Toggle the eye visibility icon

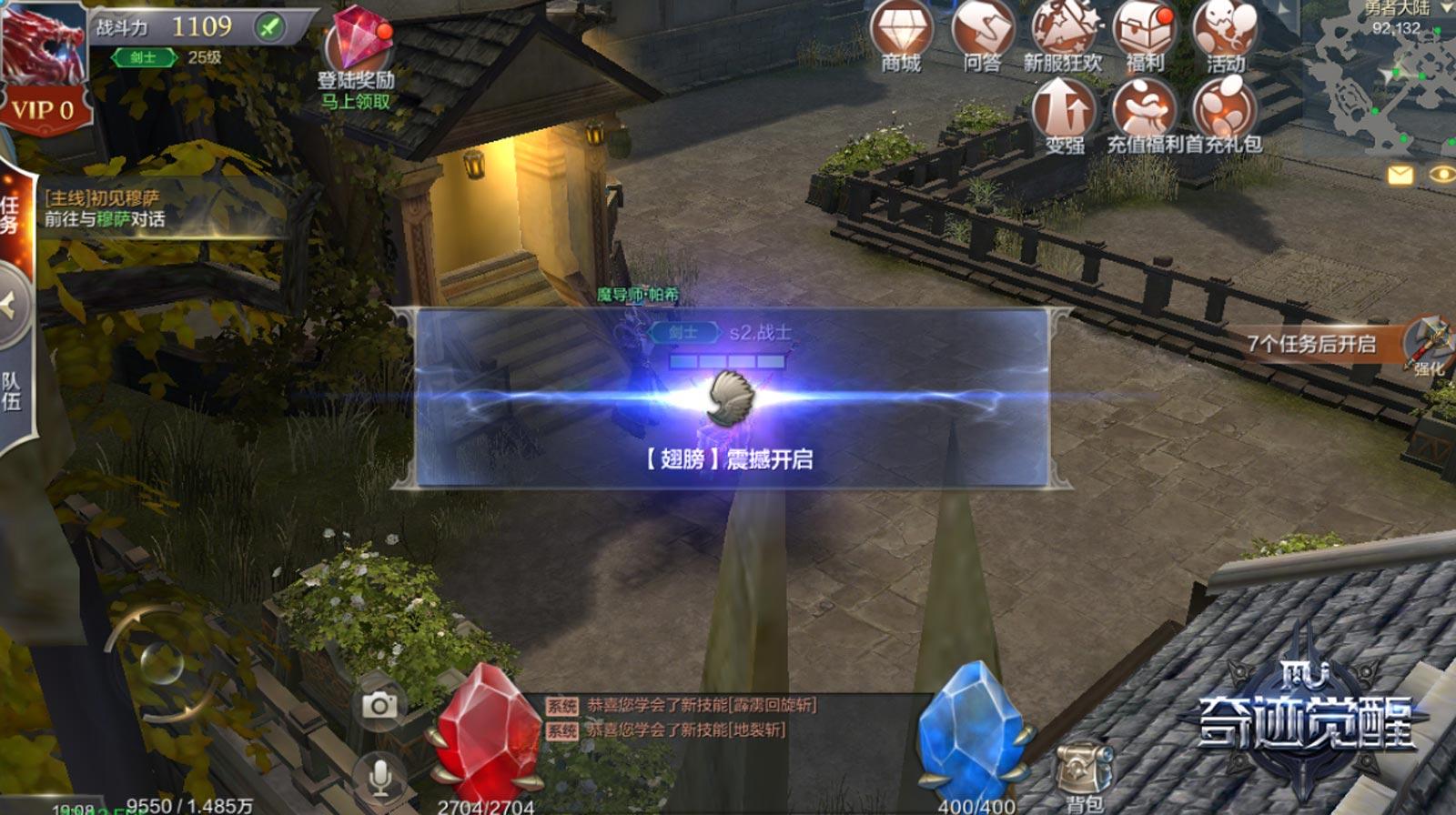tap(1441, 174)
